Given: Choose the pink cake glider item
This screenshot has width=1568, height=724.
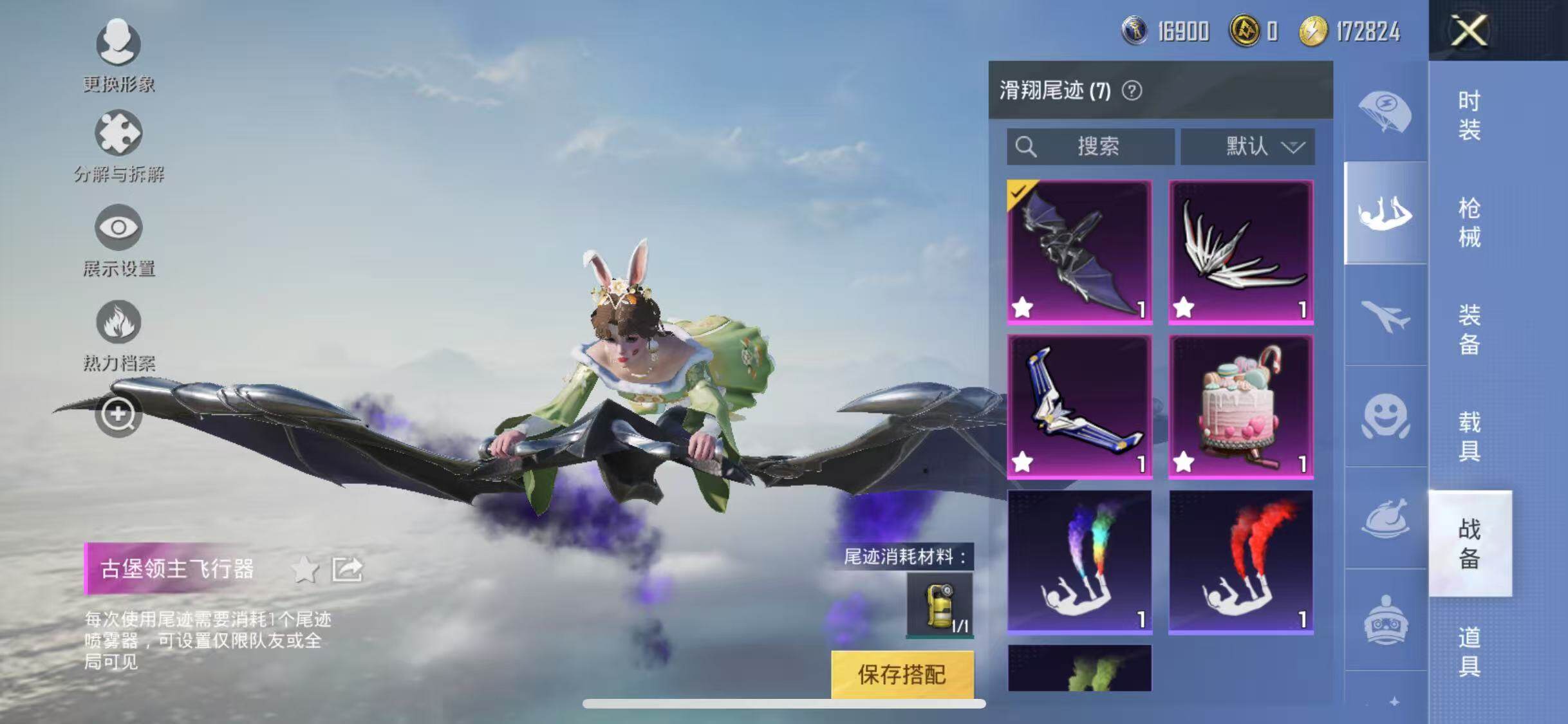Looking at the screenshot, I should (1240, 406).
